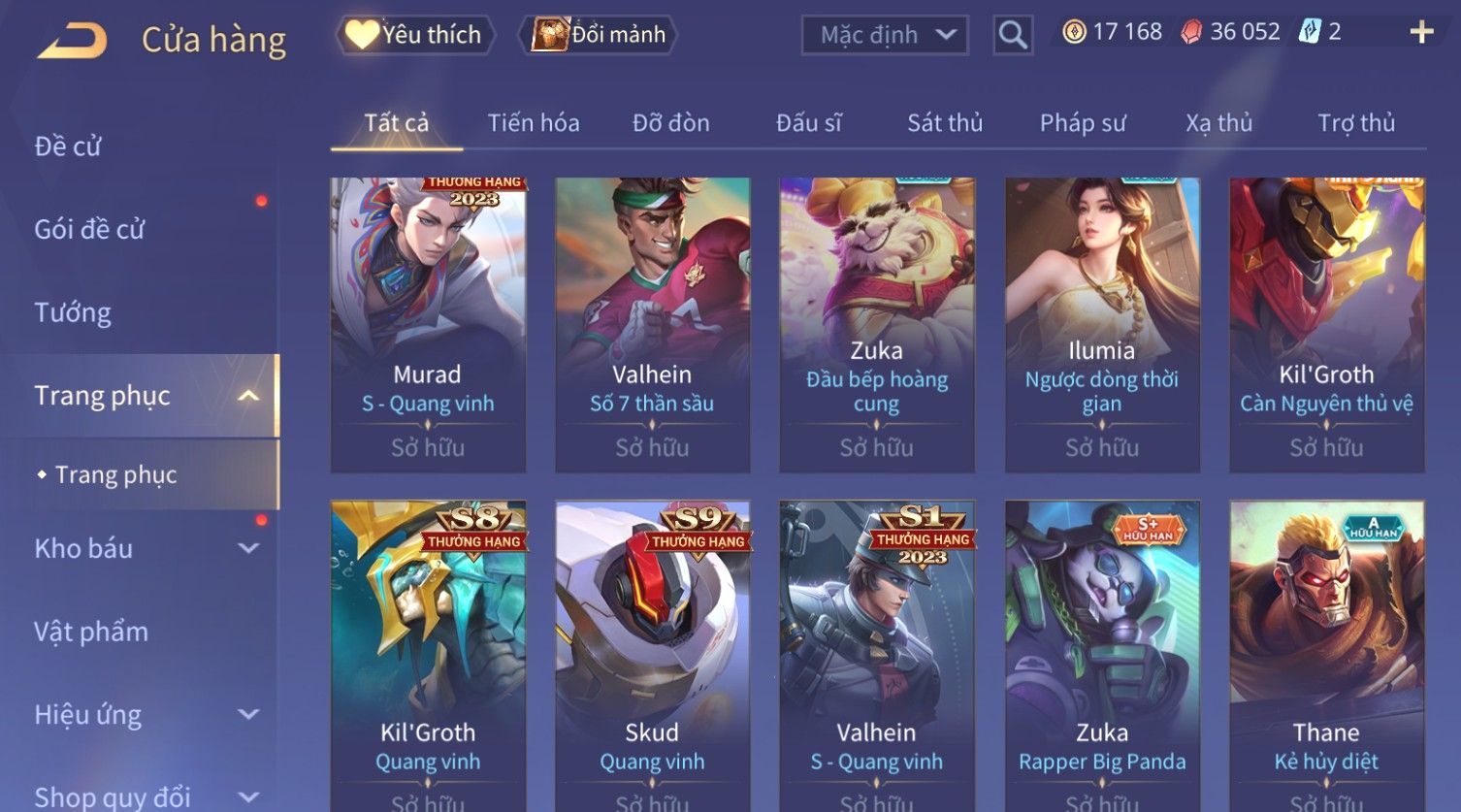Add currency with the plus button
The height and width of the screenshot is (812, 1461).
[x=1421, y=32]
